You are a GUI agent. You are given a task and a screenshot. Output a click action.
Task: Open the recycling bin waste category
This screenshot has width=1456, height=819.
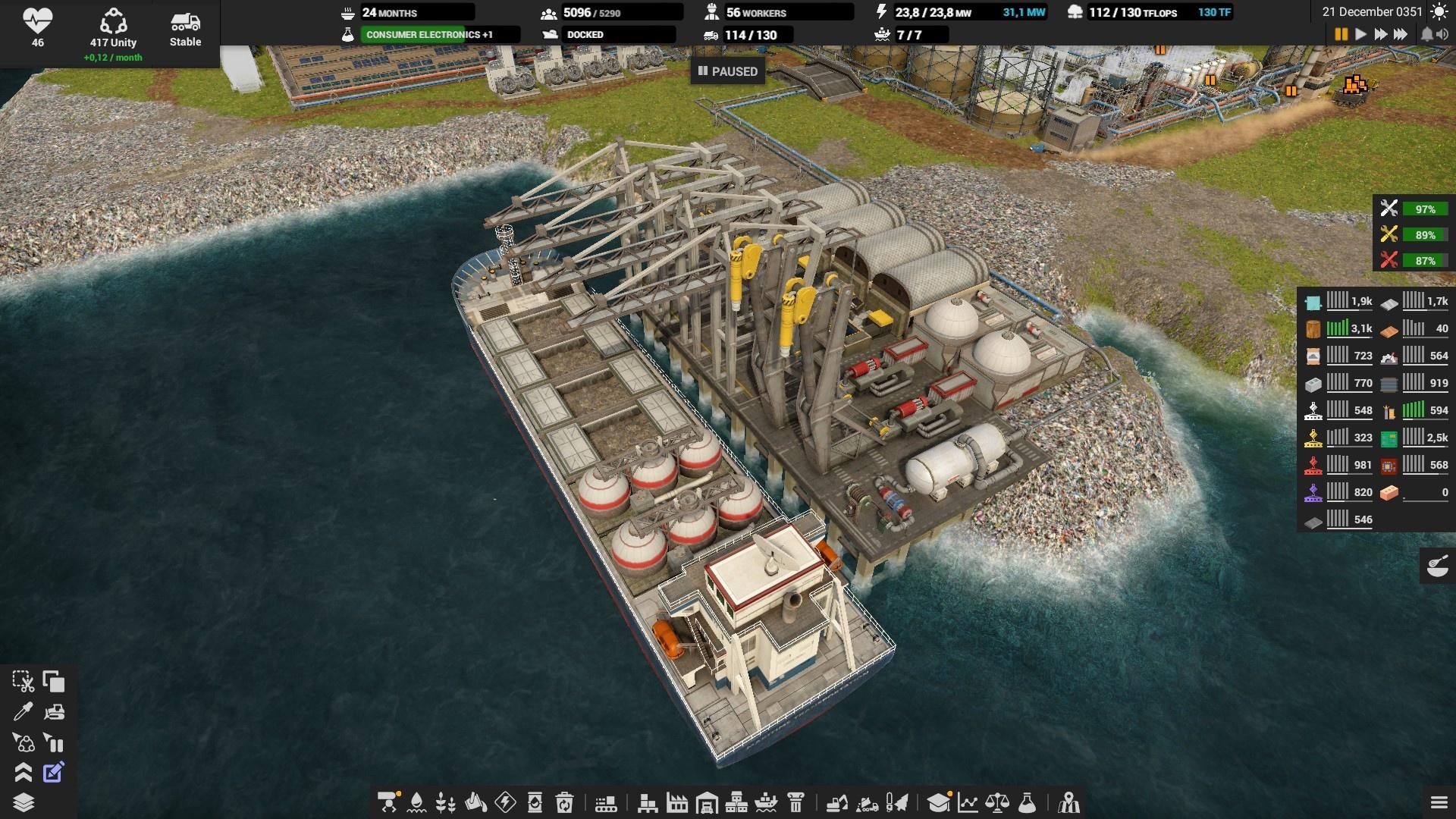coord(564,802)
